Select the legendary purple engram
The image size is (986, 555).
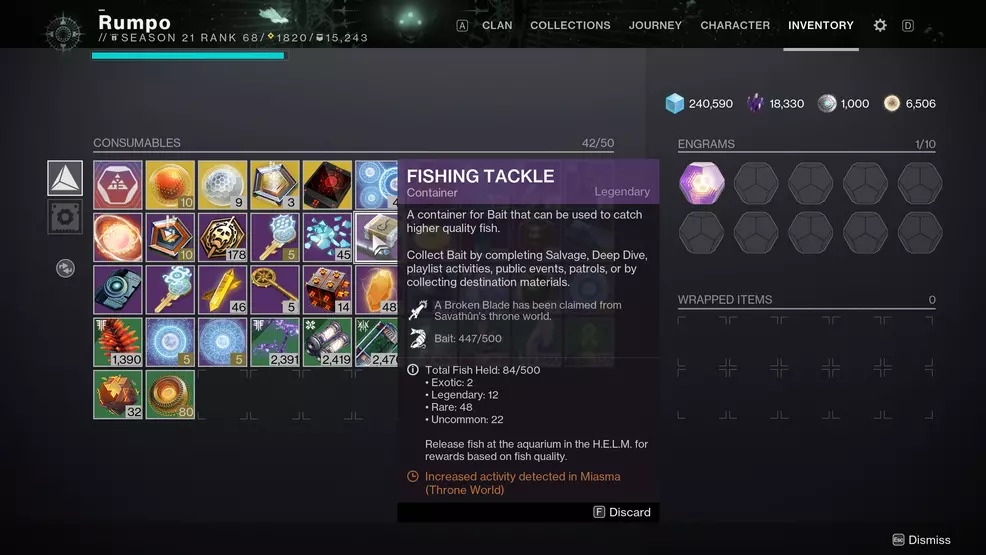(x=703, y=181)
